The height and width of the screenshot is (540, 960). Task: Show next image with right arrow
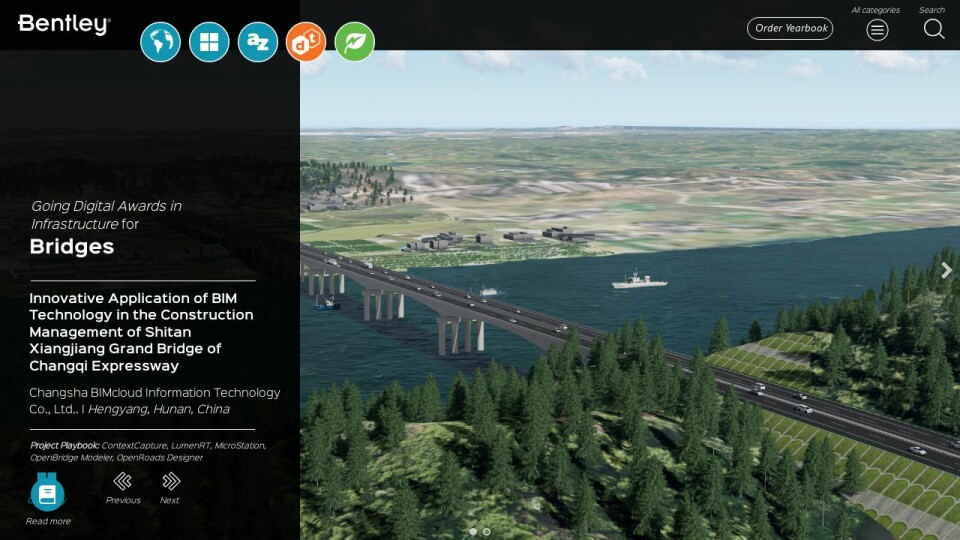point(946,270)
